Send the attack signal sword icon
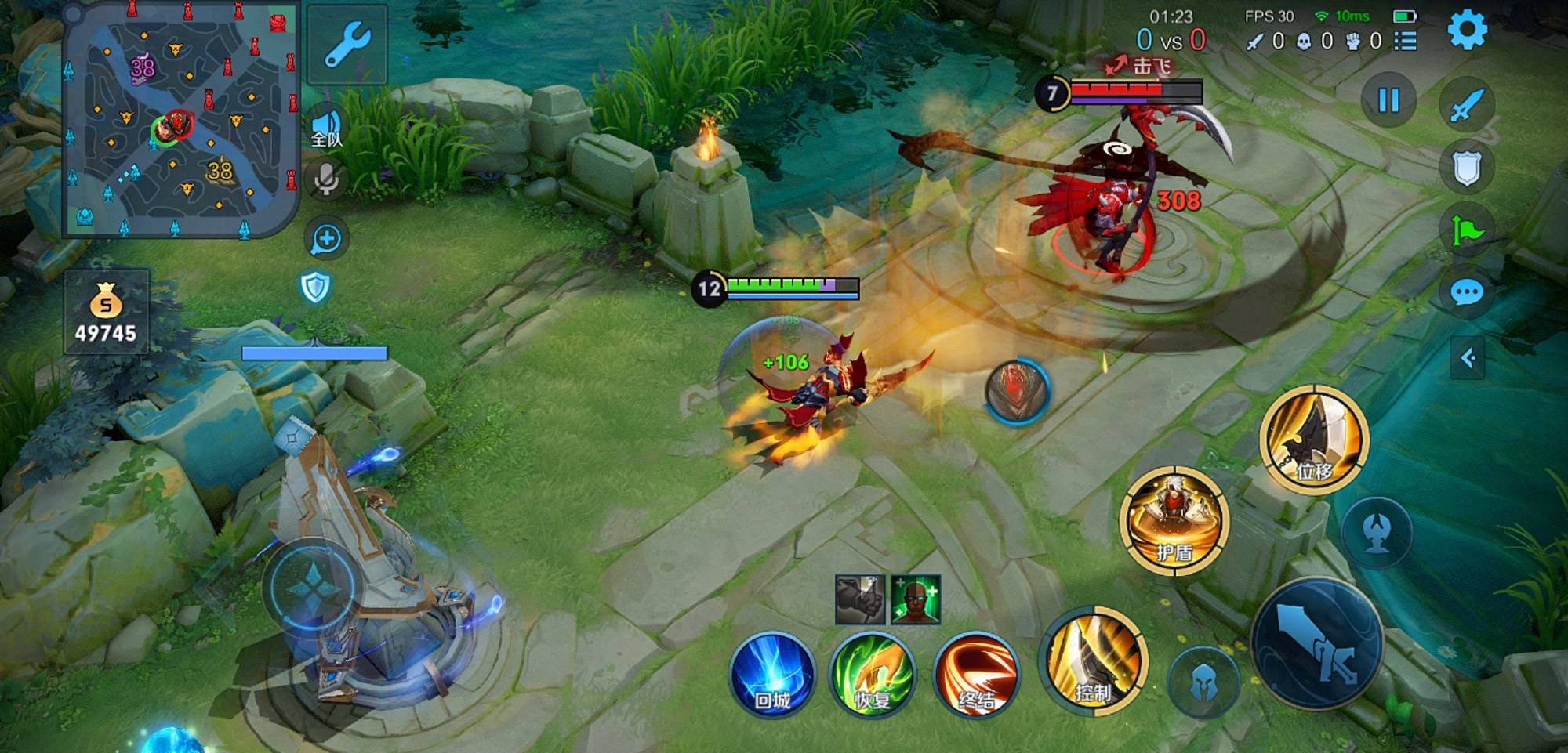This screenshot has height=753, width=1568. click(x=1466, y=106)
